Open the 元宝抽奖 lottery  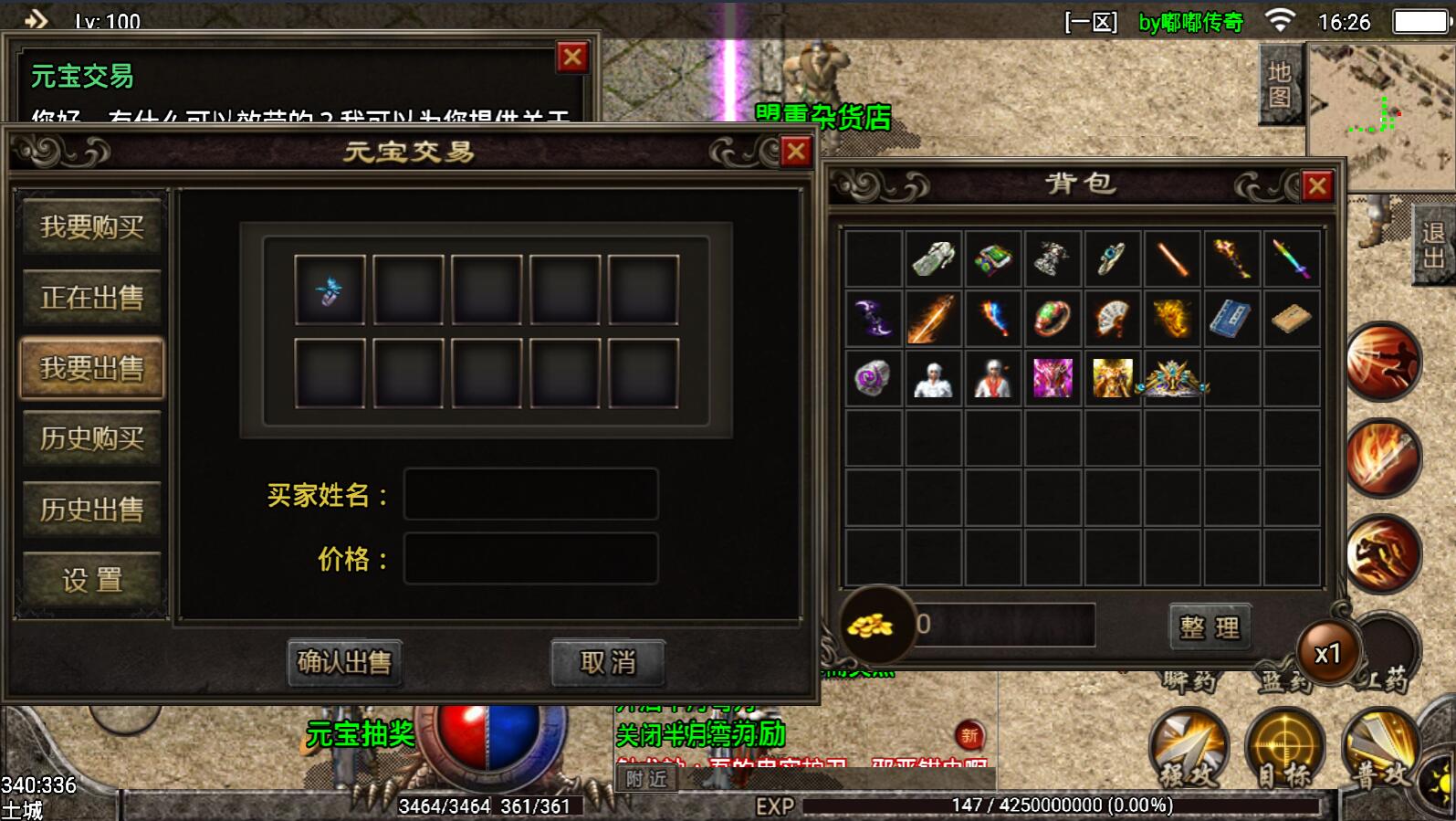click(361, 734)
